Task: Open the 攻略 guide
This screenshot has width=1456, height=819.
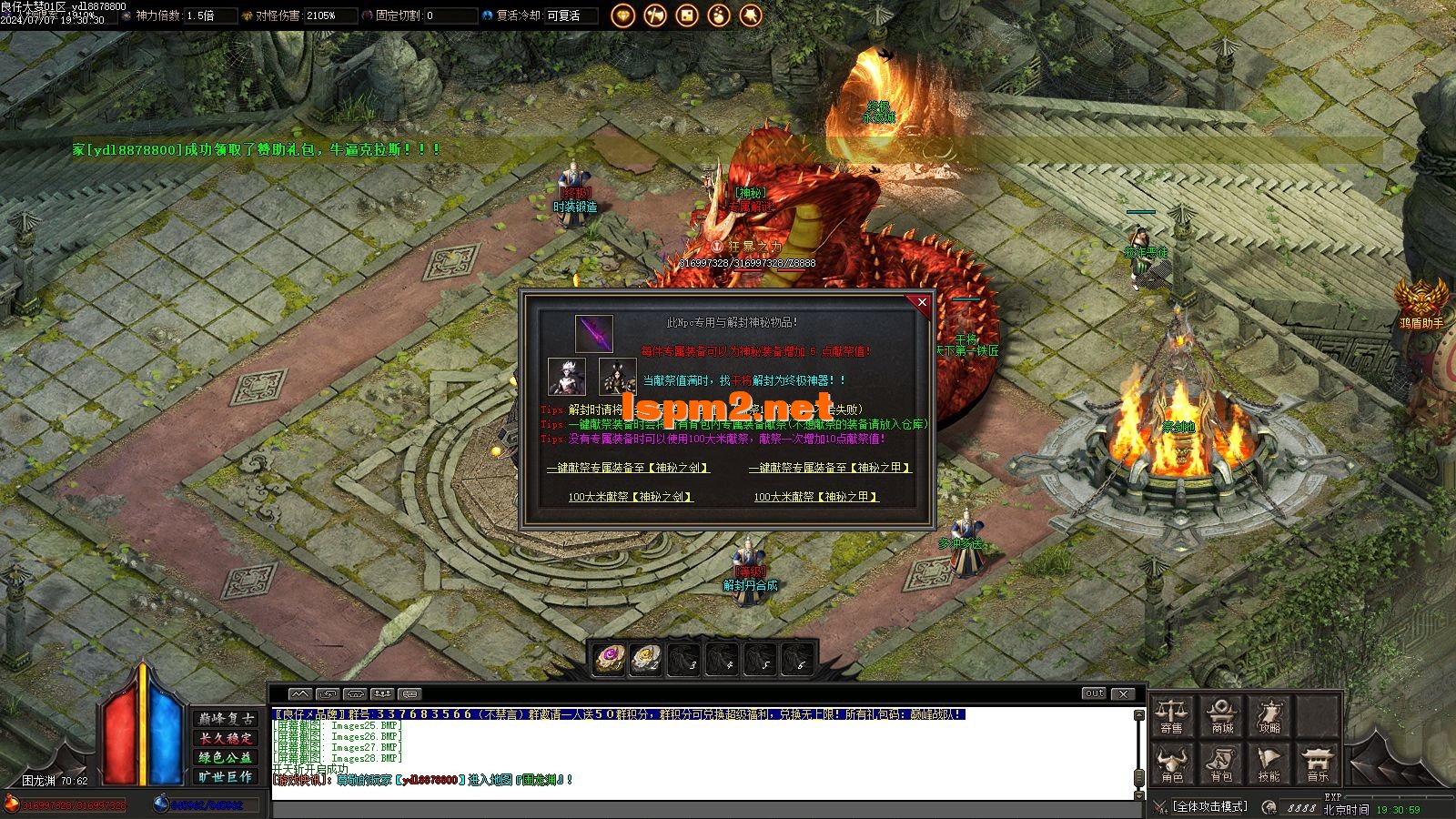Action: pos(1269,716)
